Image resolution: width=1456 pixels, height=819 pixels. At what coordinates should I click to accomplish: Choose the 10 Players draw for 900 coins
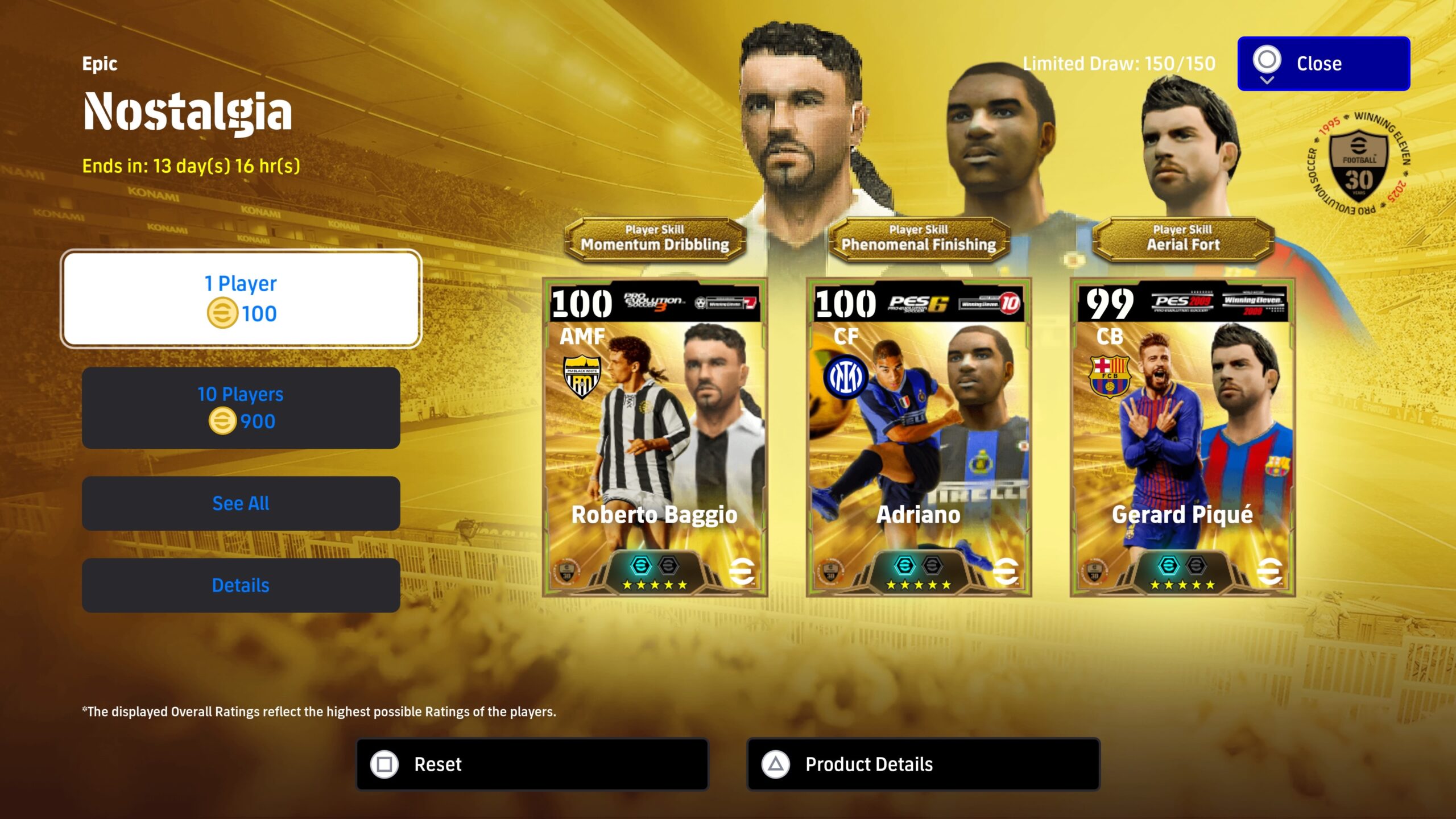pyautogui.click(x=241, y=408)
